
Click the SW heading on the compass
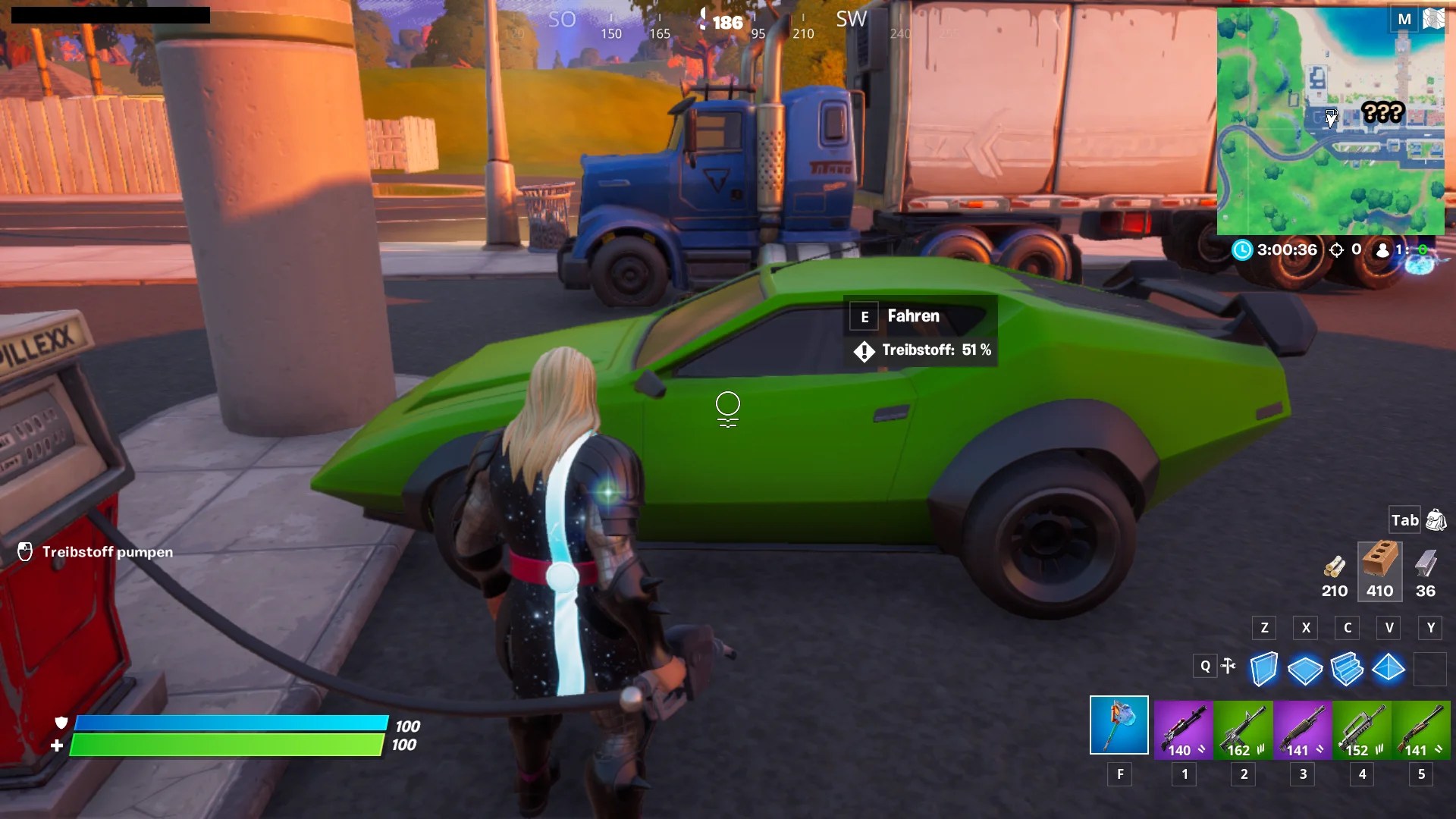851,20
